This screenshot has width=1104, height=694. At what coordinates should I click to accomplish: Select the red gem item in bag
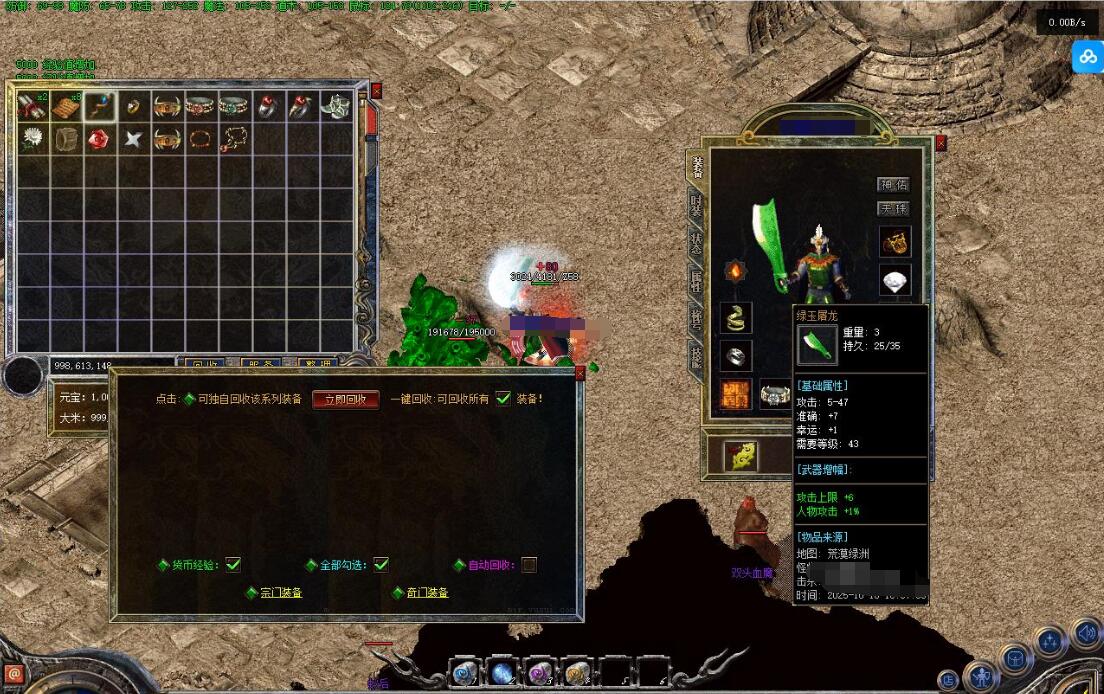point(100,138)
